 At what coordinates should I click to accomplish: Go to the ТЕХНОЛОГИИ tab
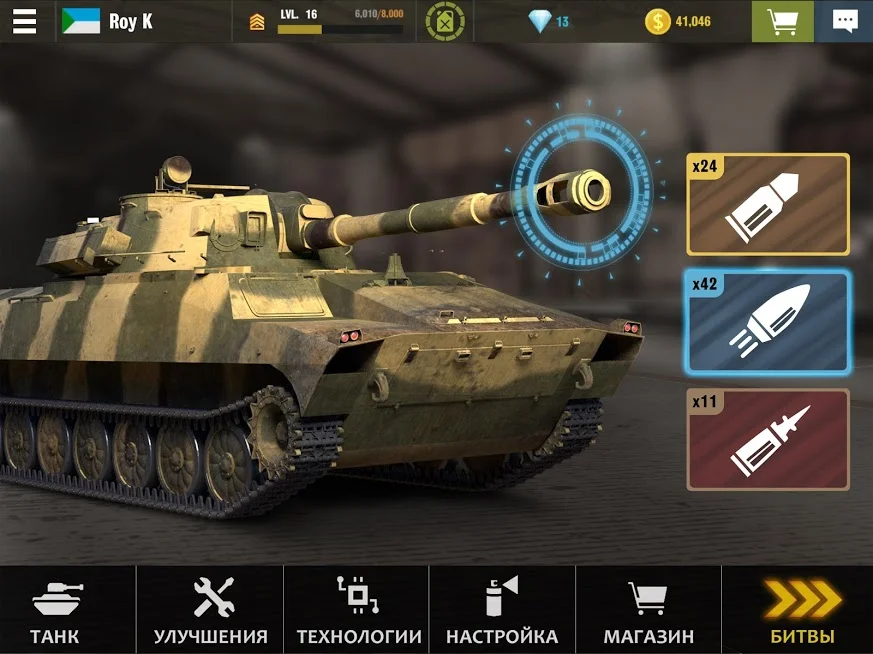coord(358,610)
